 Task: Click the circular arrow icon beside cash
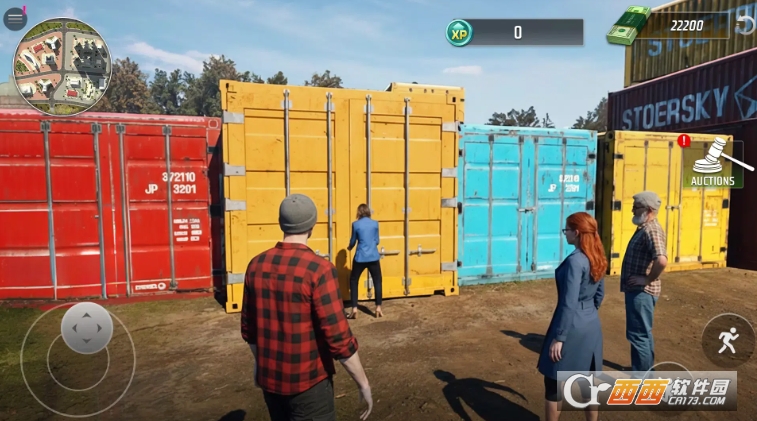point(745,24)
